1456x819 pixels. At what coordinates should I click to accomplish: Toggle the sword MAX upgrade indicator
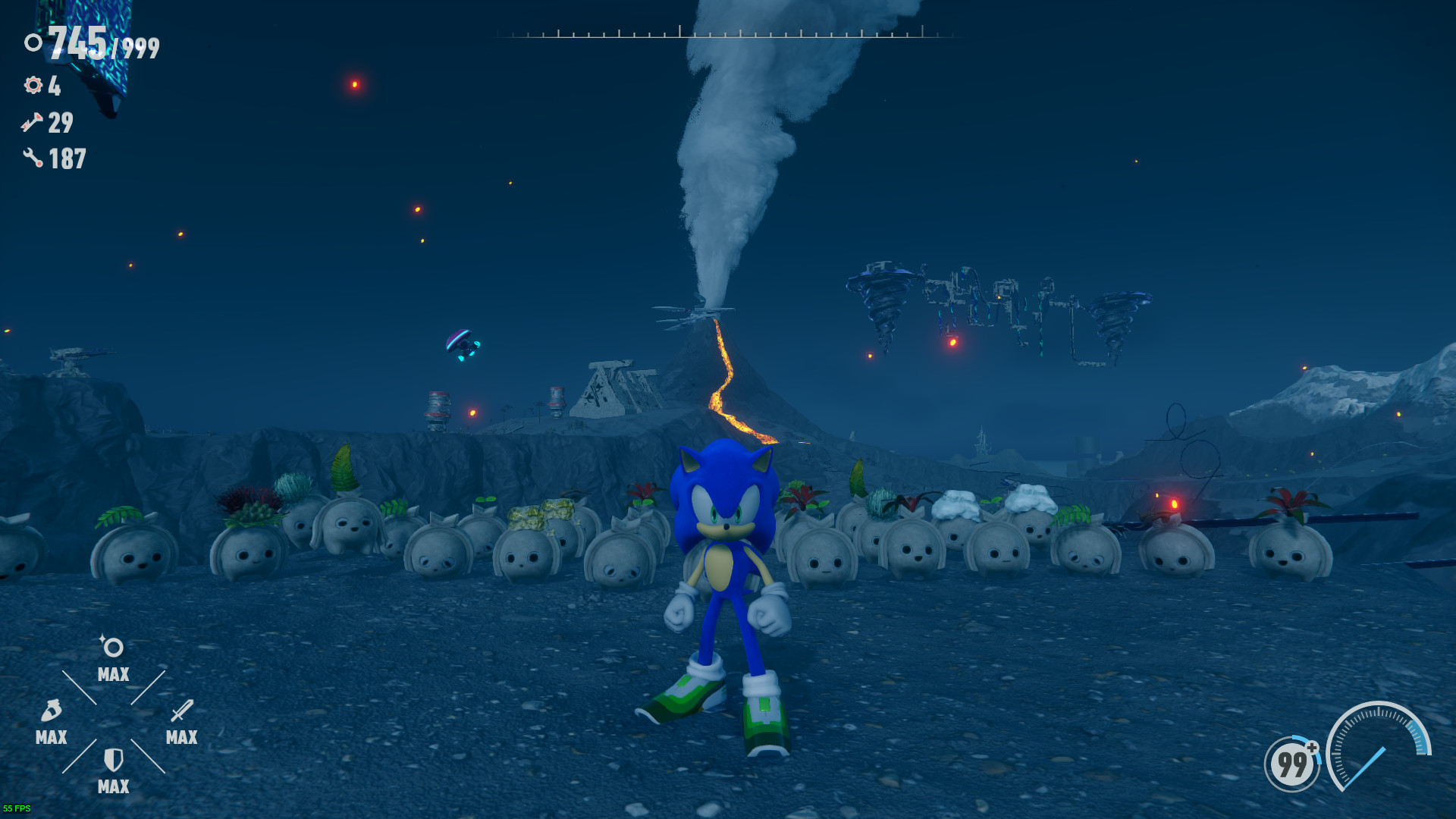(180, 737)
